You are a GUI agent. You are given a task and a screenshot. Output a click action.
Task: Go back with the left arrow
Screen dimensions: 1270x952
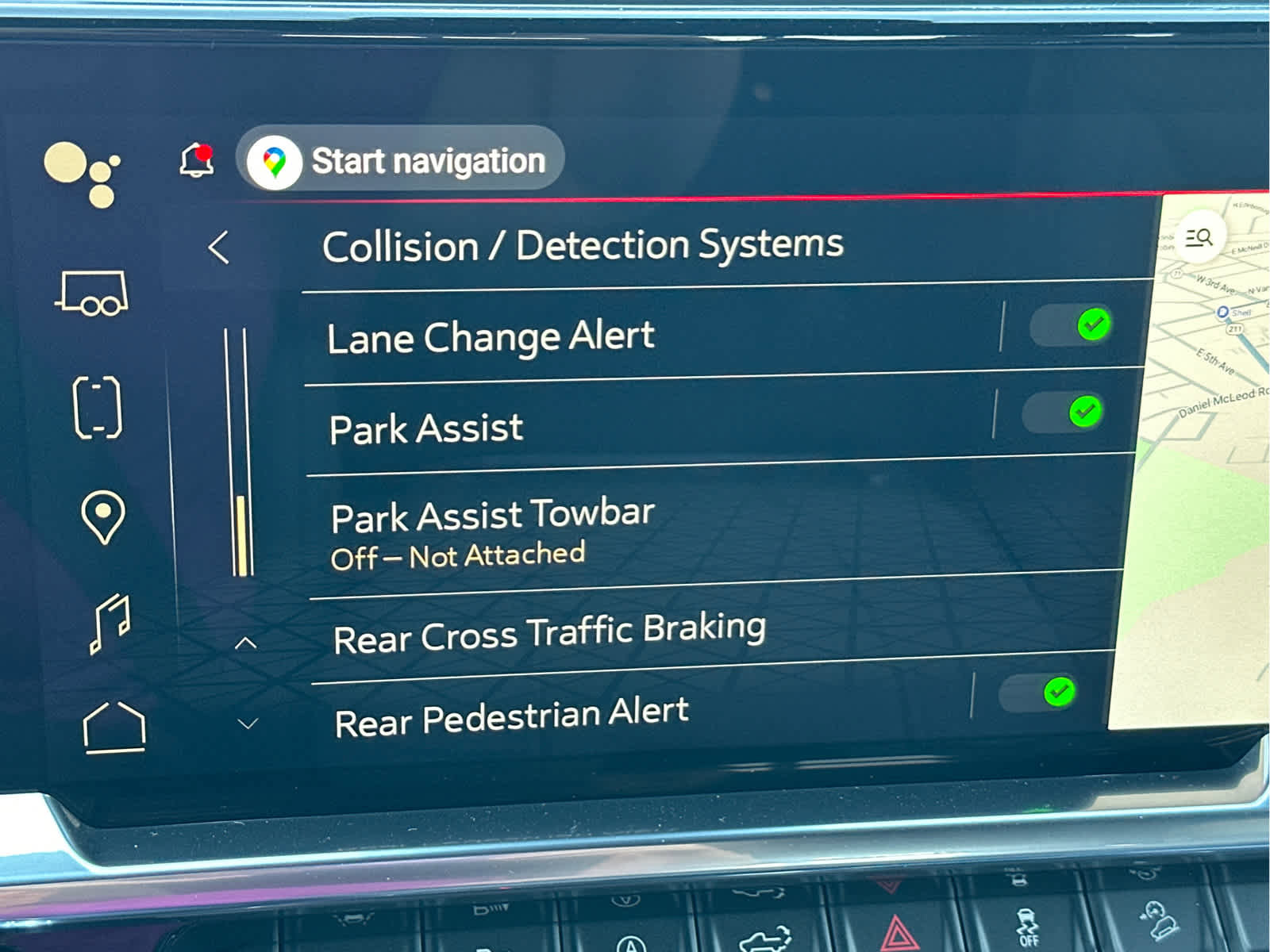point(219,248)
